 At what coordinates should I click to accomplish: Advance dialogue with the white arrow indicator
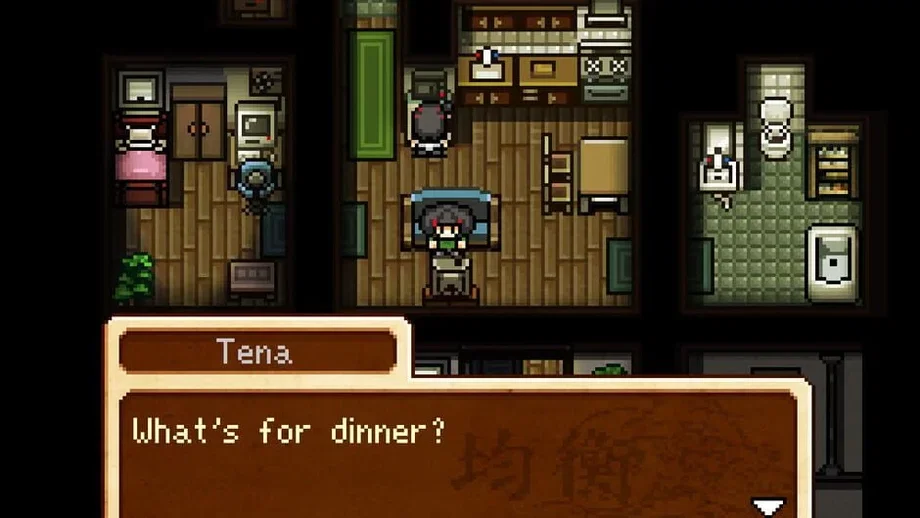coord(768,507)
